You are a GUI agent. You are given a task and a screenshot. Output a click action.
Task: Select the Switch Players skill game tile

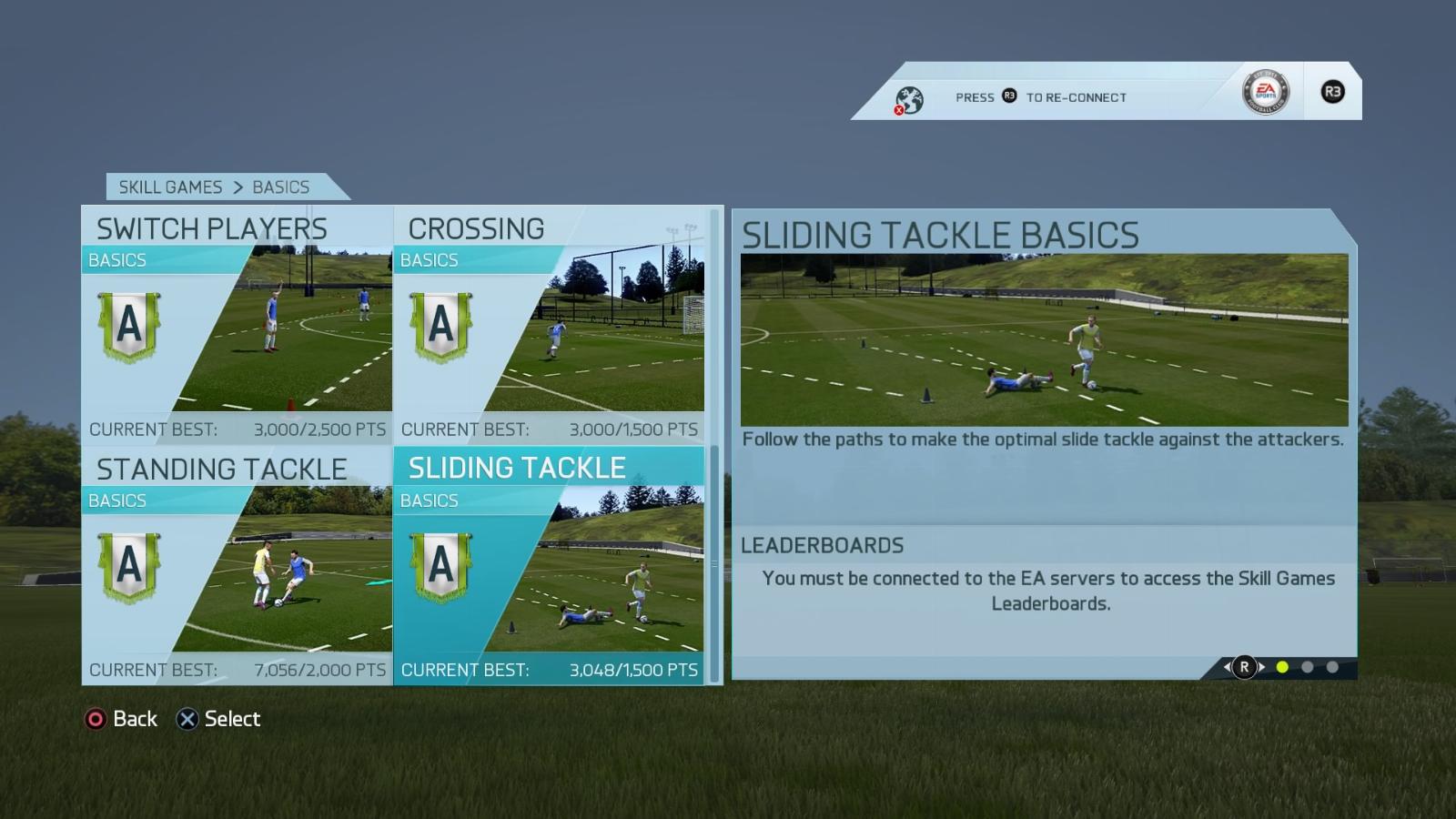tap(237, 323)
